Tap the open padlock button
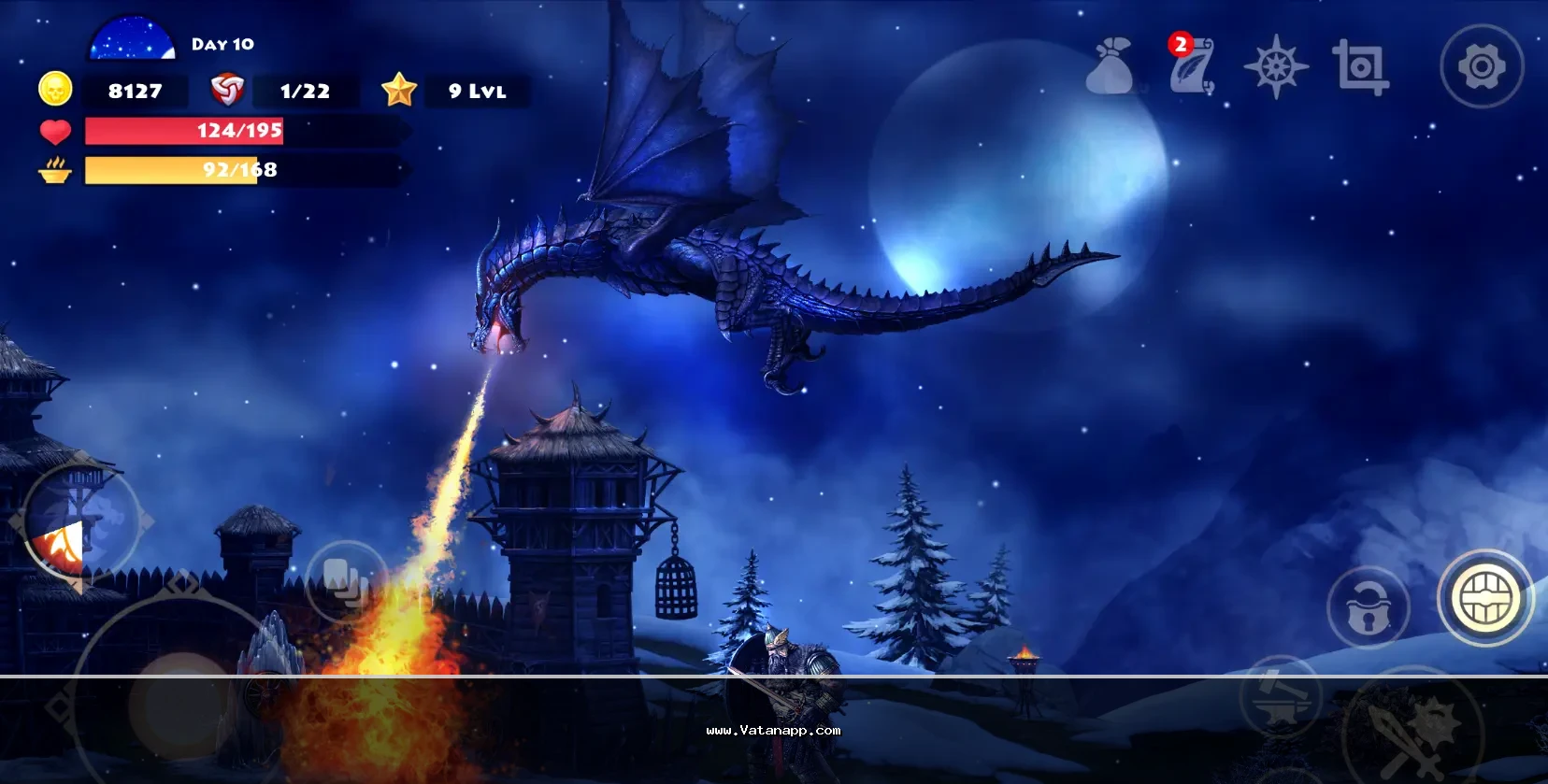1548x784 pixels. (x=1369, y=606)
